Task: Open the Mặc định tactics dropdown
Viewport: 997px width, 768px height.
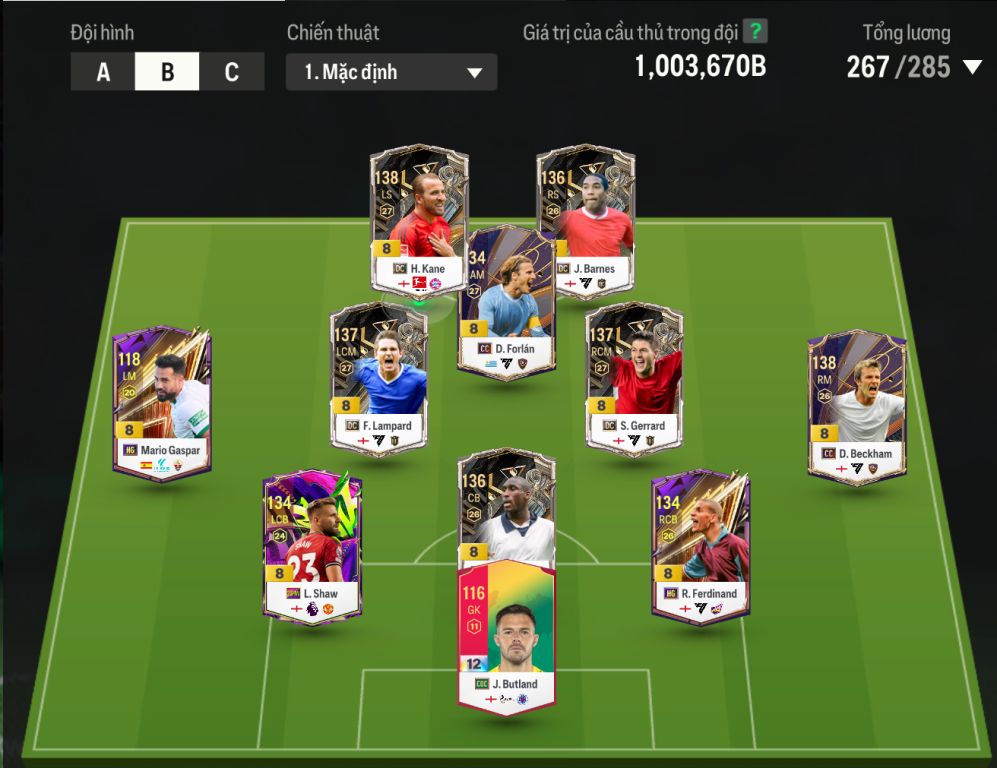Action: coord(391,73)
